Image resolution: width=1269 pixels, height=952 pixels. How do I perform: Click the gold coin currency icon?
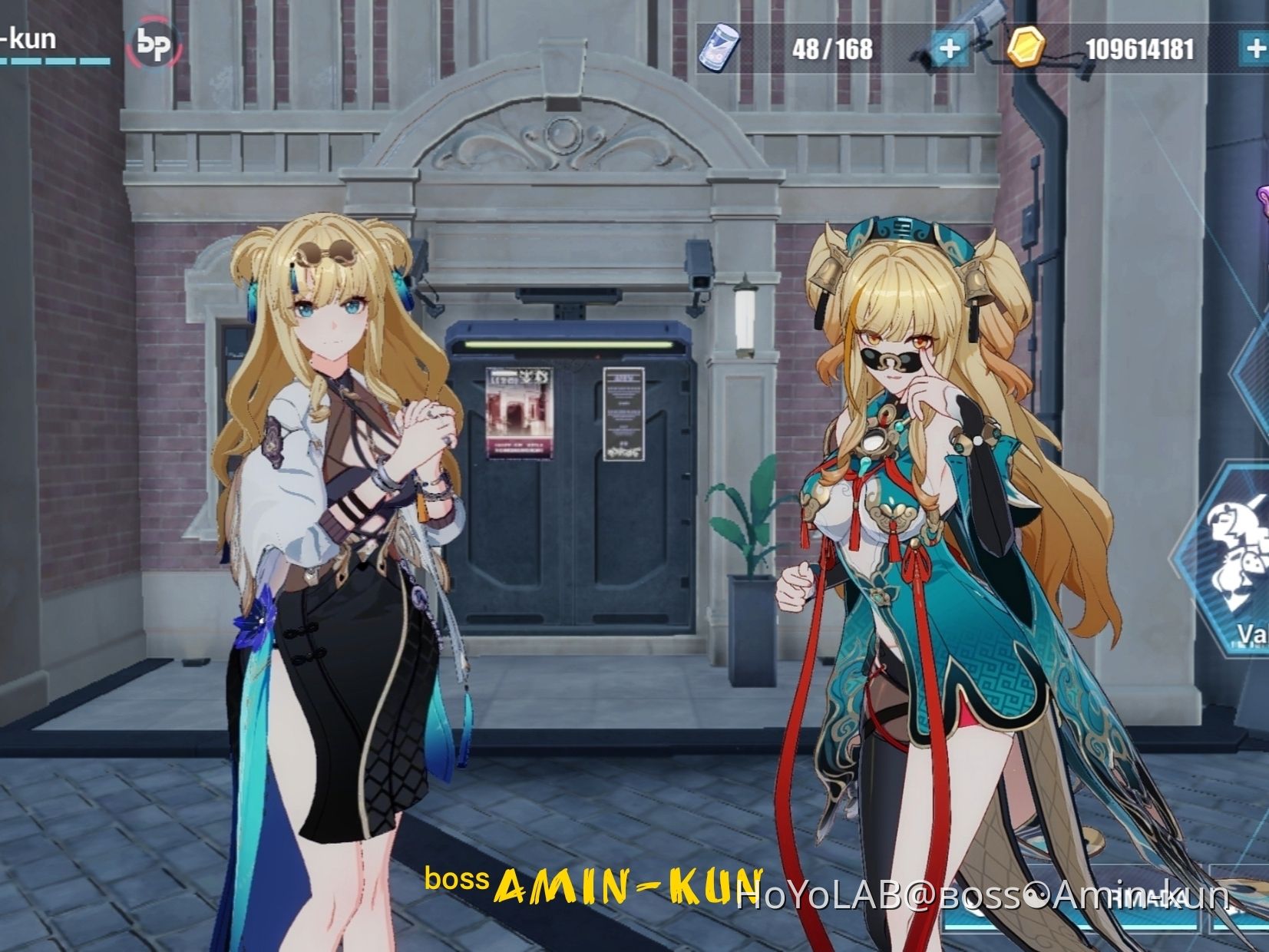1026,48
